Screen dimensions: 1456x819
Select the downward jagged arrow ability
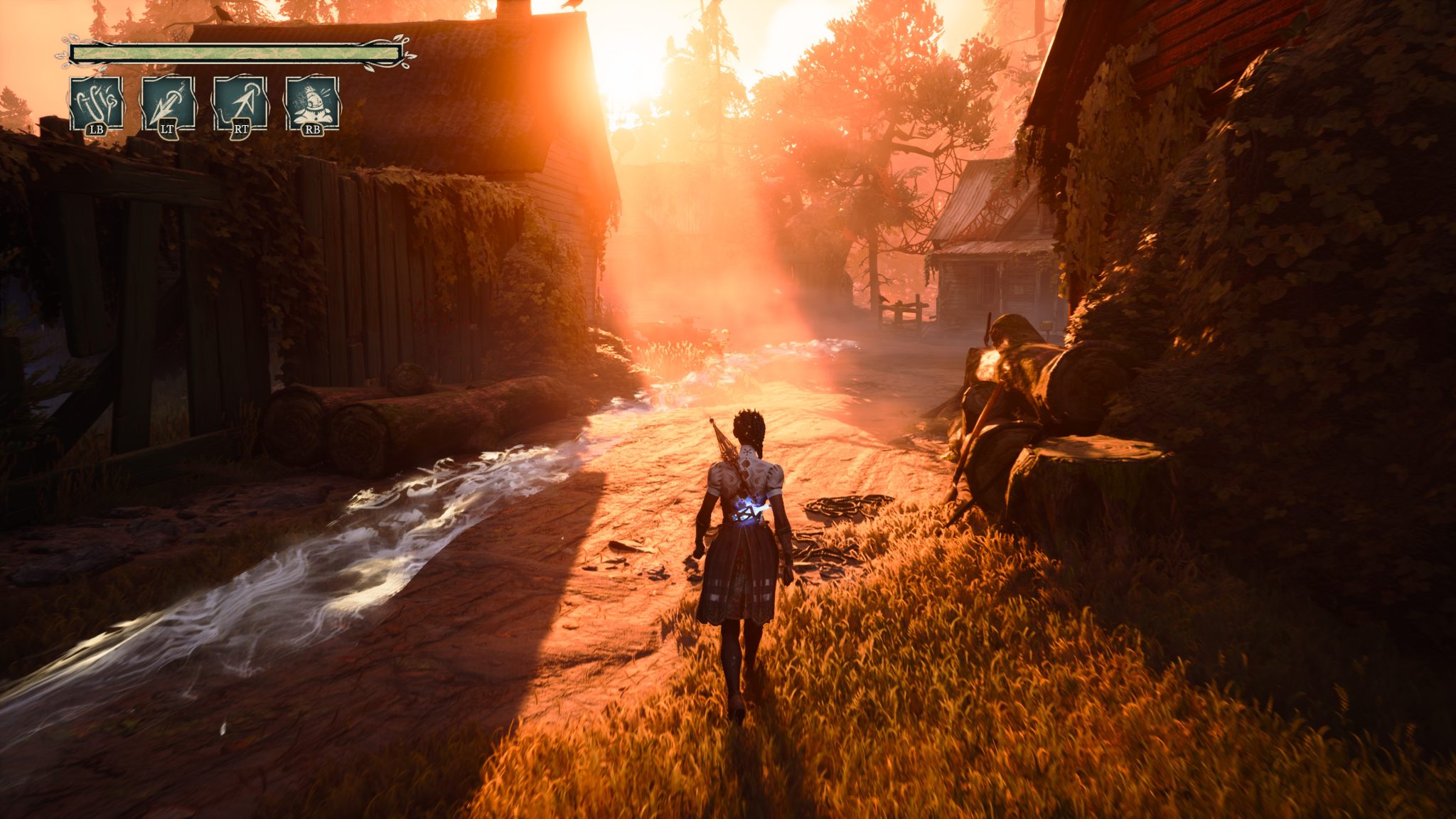coord(168,104)
